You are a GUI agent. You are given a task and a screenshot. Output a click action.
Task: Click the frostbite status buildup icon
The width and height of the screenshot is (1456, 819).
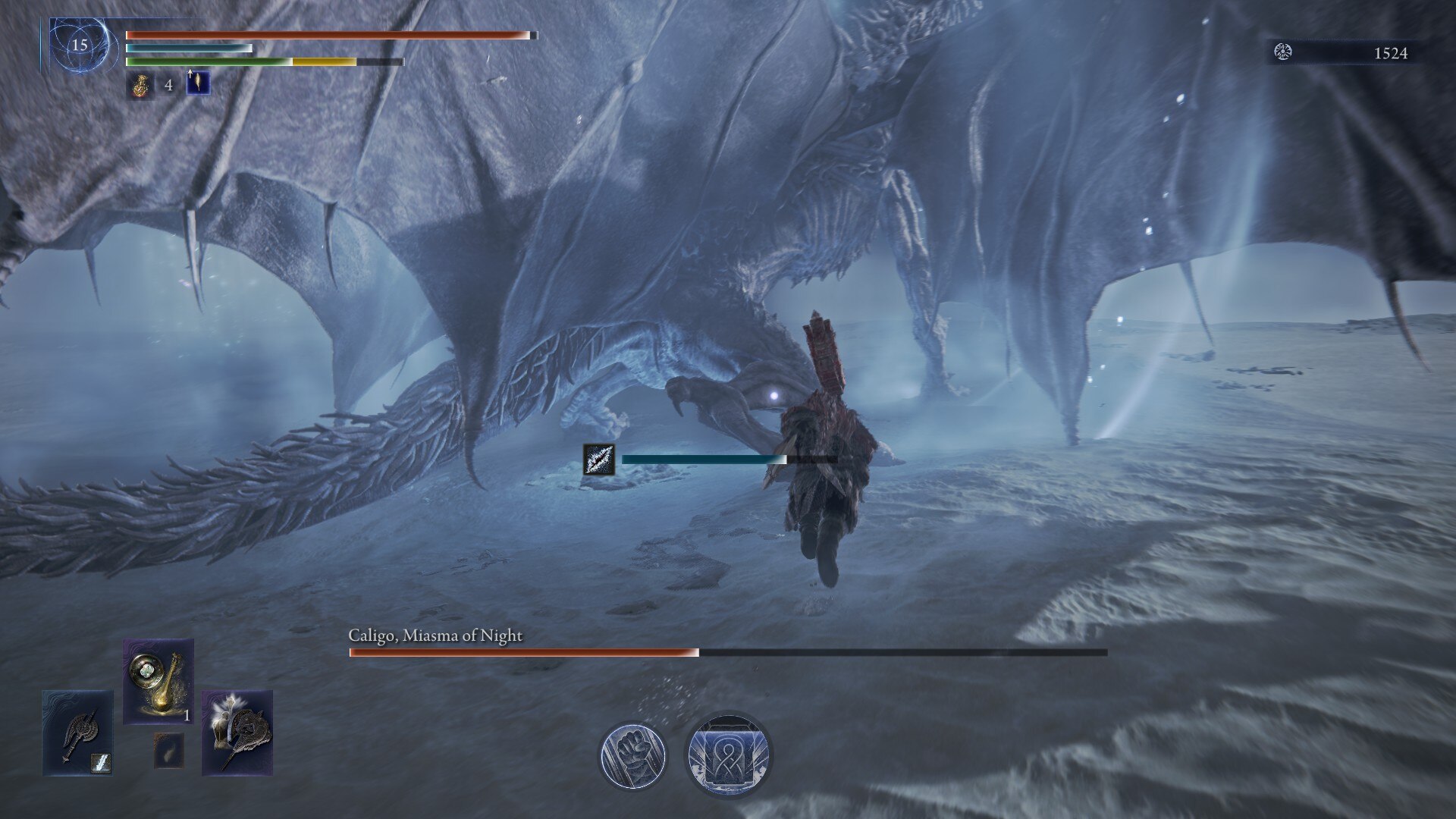pos(598,460)
